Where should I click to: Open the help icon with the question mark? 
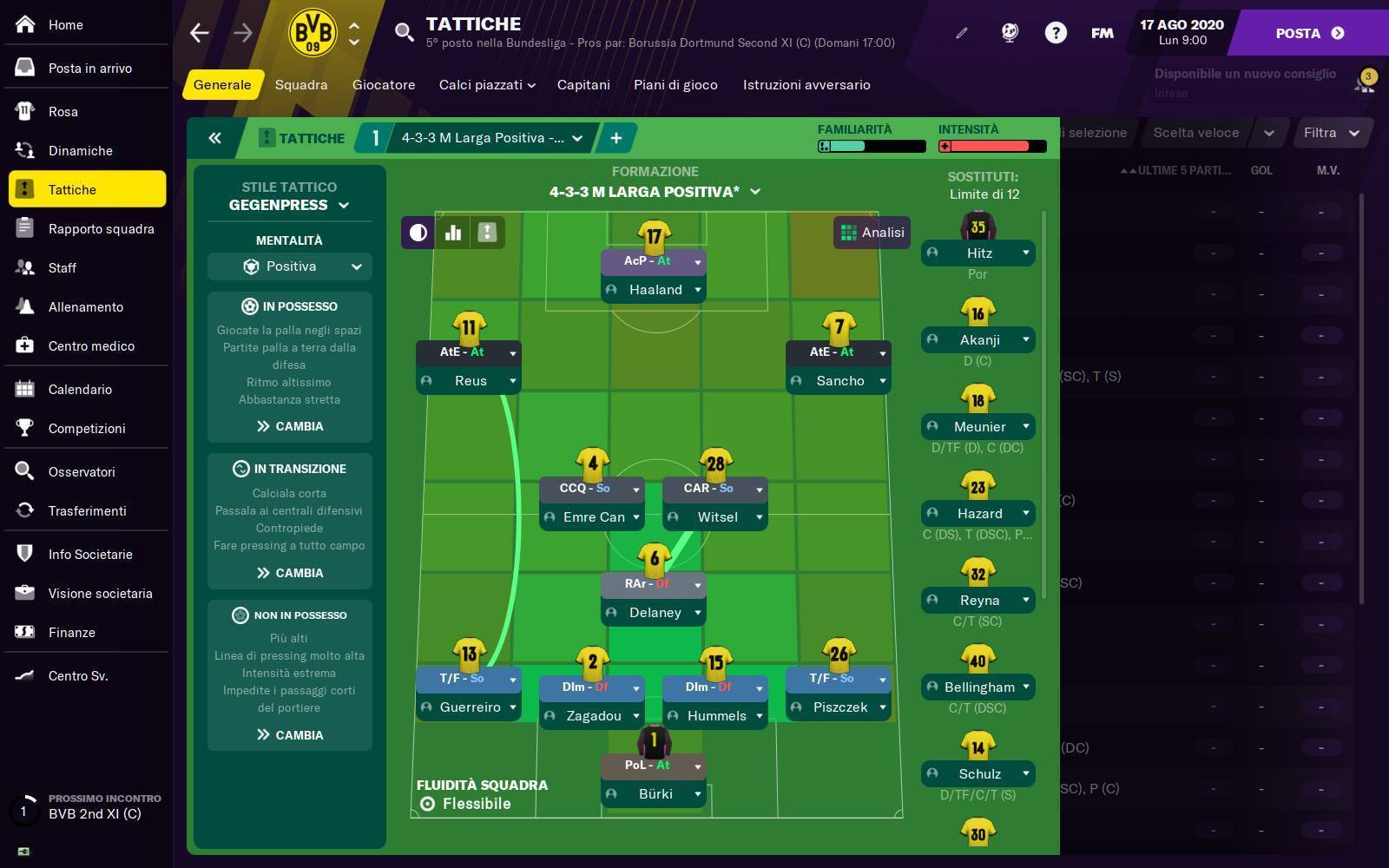pyautogui.click(x=1056, y=33)
